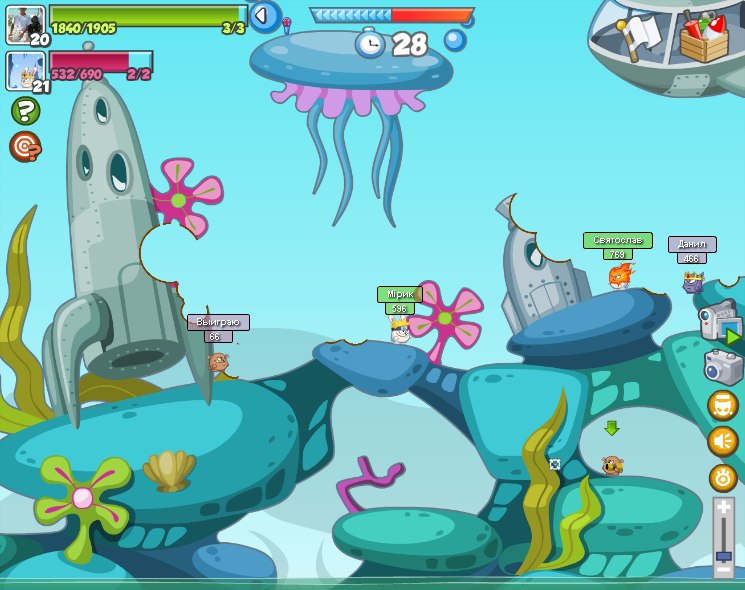Toggle sound with the speaker button
This screenshot has width=745, height=590.
click(x=722, y=441)
